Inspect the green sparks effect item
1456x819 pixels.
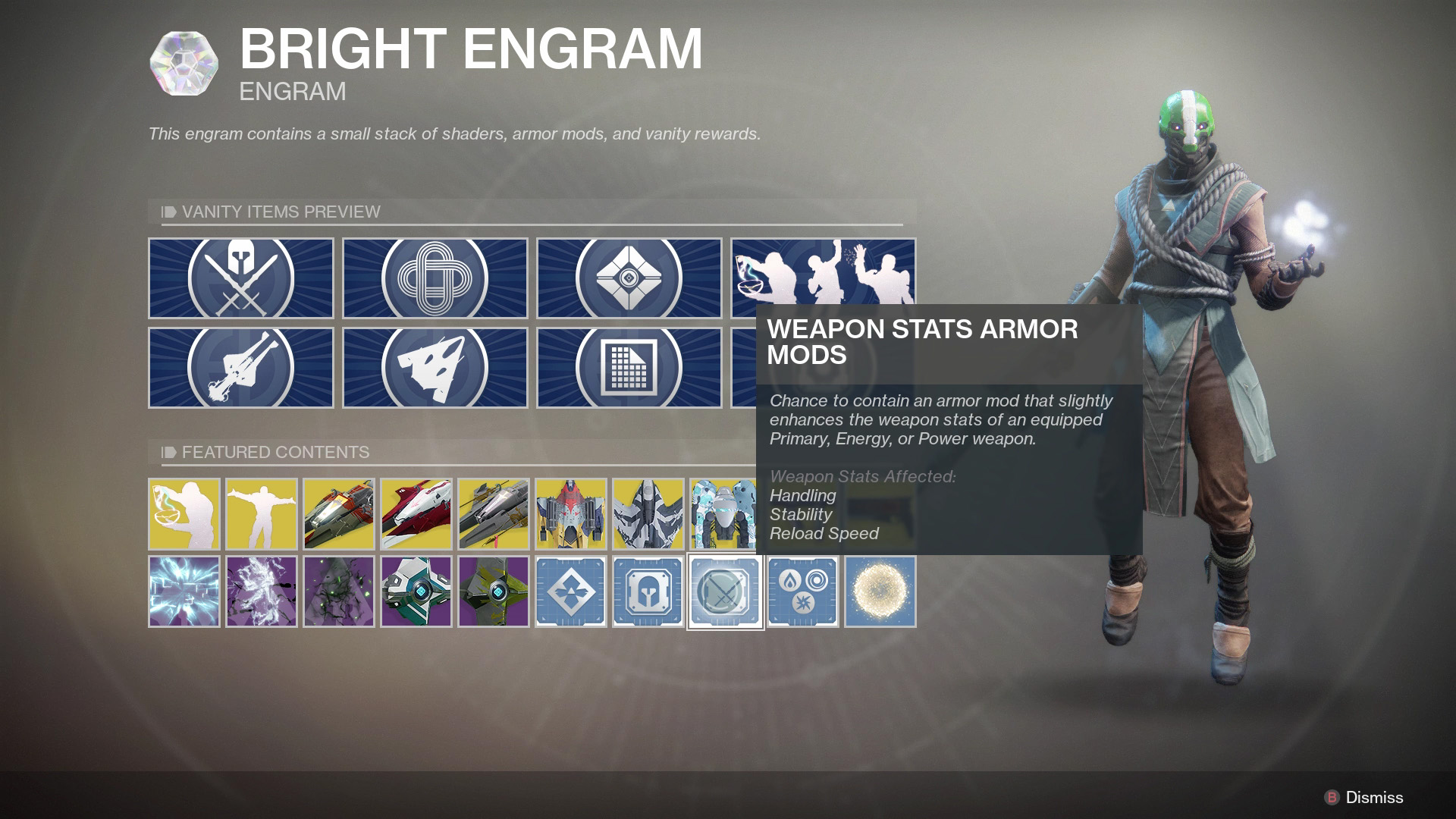(339, 591)
